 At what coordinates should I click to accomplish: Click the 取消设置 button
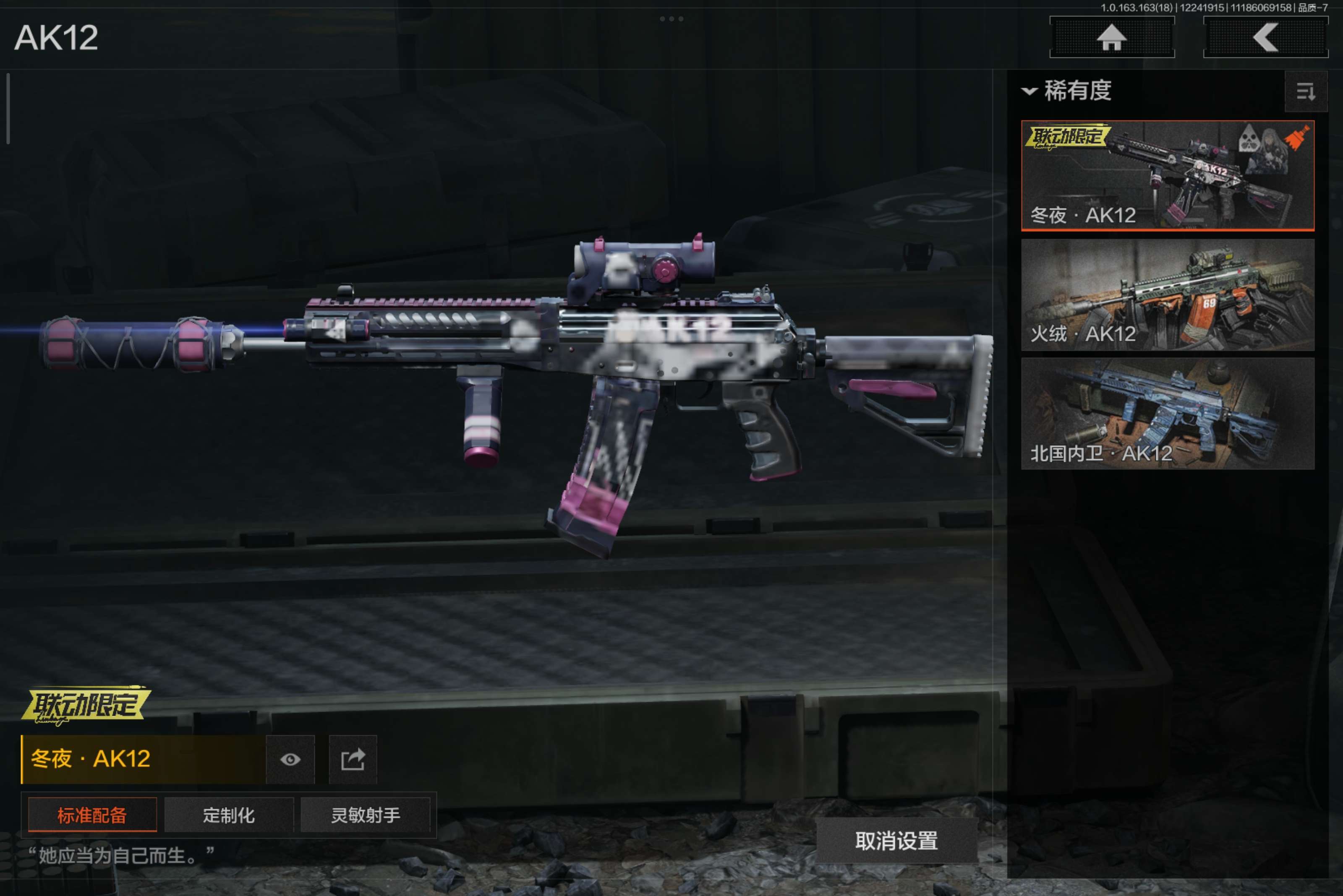896,841
